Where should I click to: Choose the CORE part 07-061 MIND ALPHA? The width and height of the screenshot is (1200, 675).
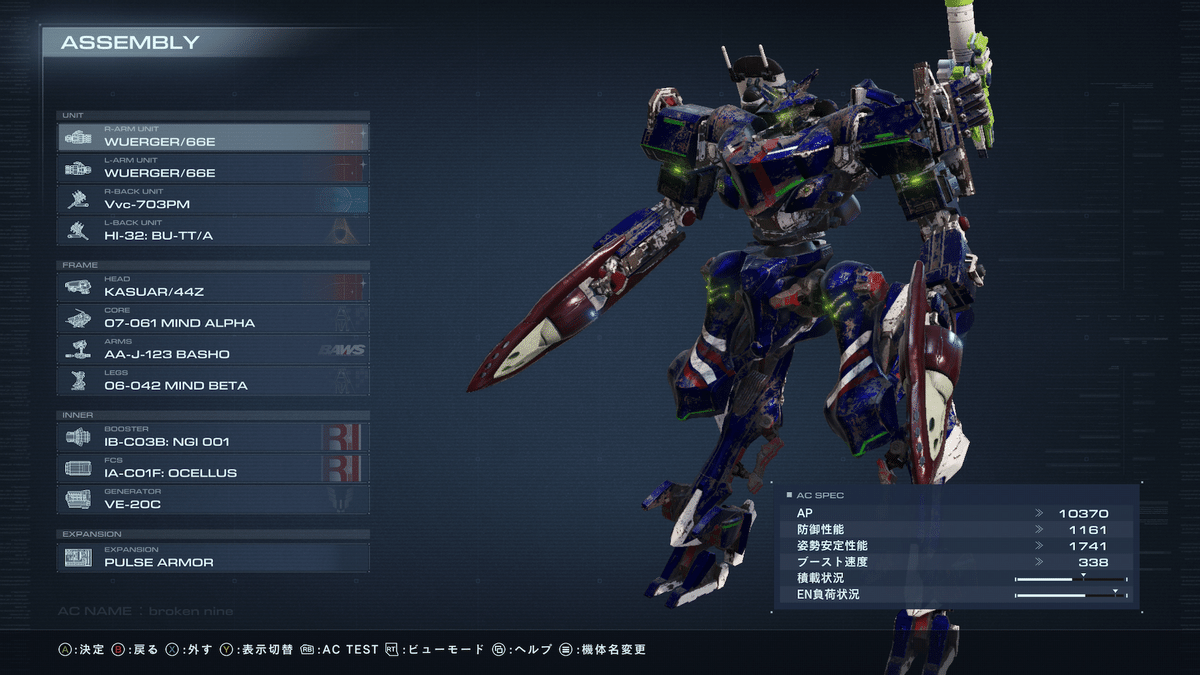pos(213,318)
